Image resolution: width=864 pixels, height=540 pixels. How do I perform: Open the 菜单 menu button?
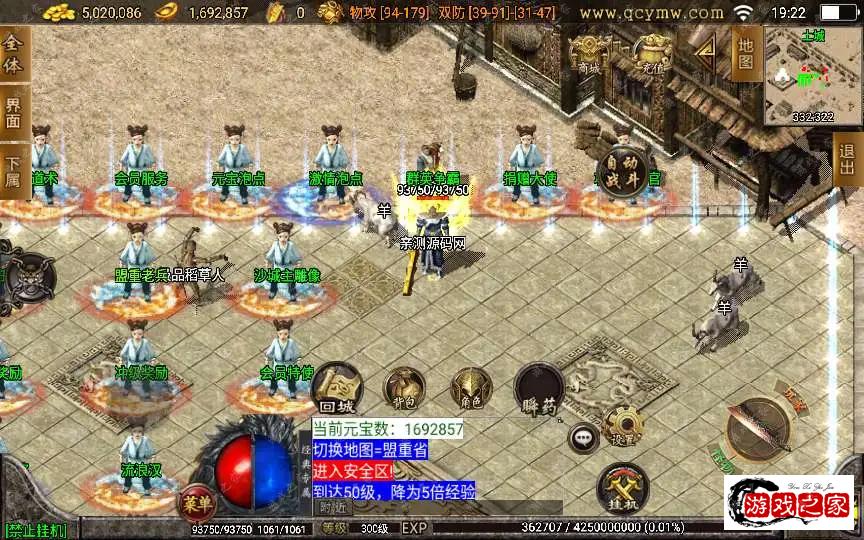(x=196, y=500)
